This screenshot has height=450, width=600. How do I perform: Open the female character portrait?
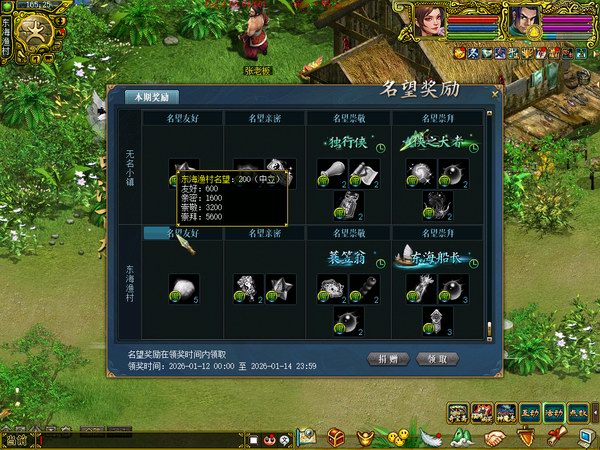431,20
